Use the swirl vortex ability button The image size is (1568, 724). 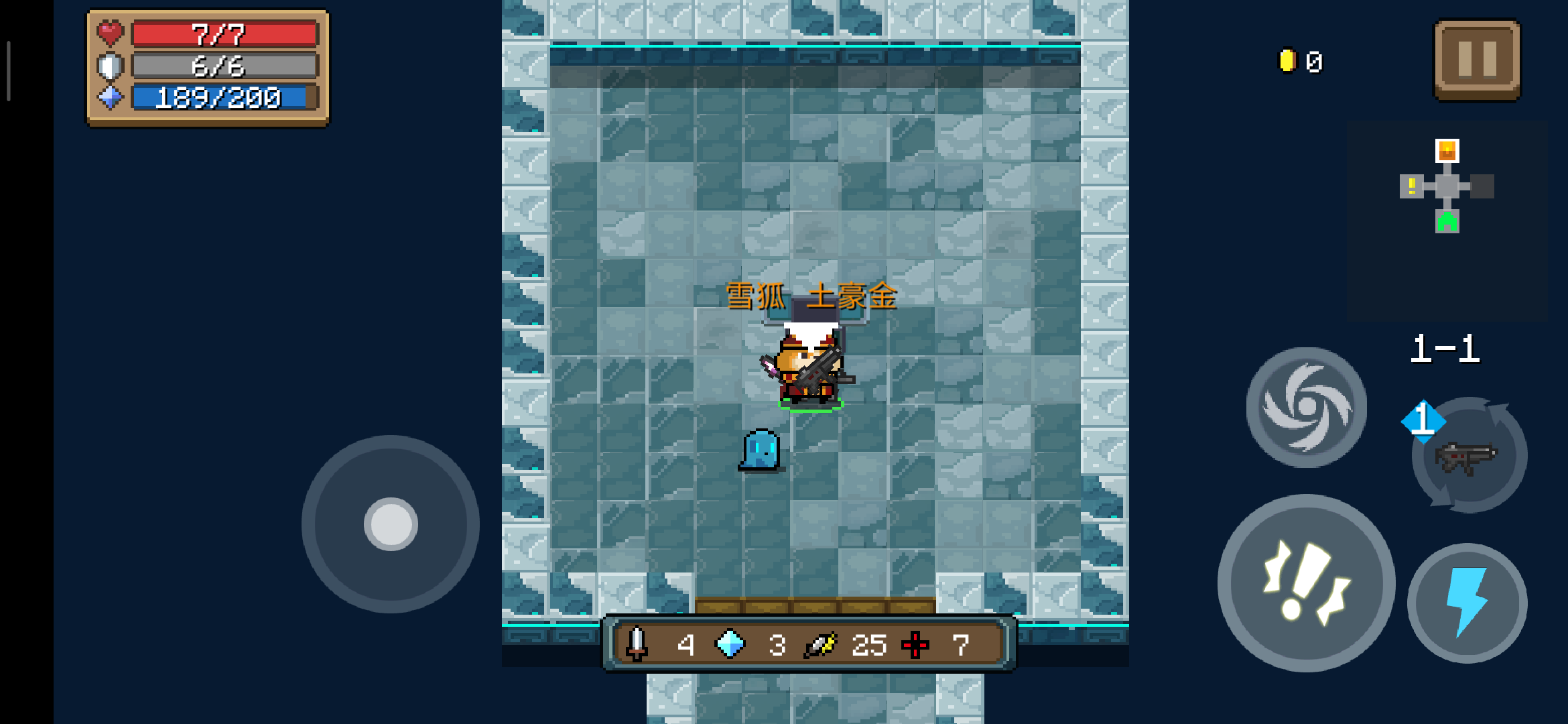pos(1306,407)
